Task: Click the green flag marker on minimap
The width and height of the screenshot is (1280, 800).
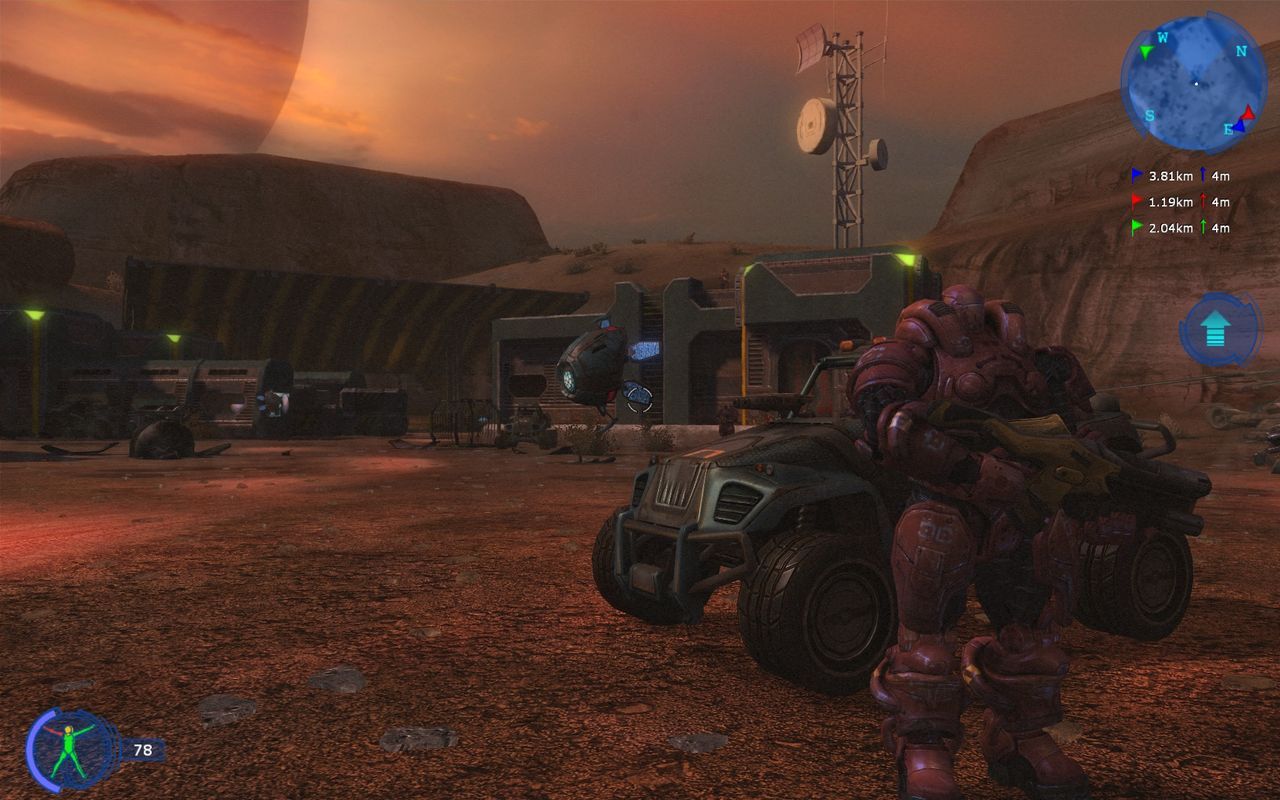Action: (x=1145, y=50)
